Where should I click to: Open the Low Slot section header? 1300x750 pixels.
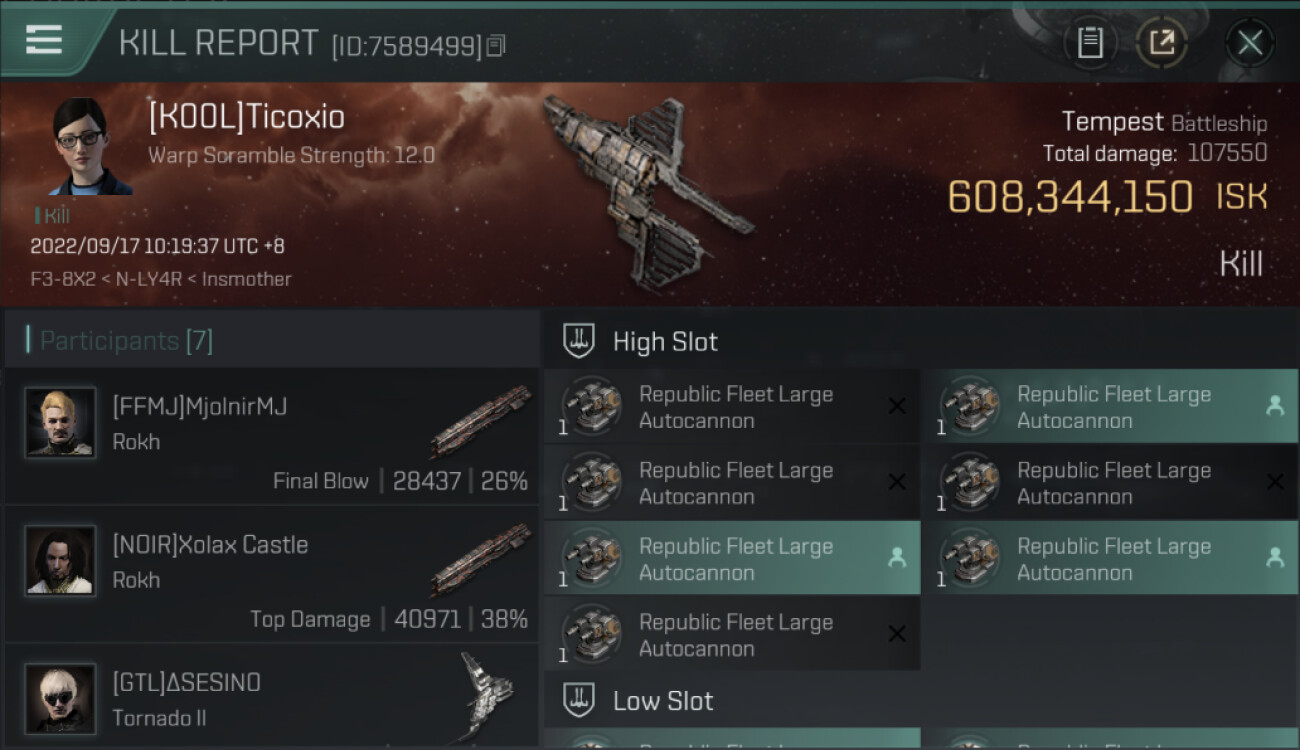[663, 701]
